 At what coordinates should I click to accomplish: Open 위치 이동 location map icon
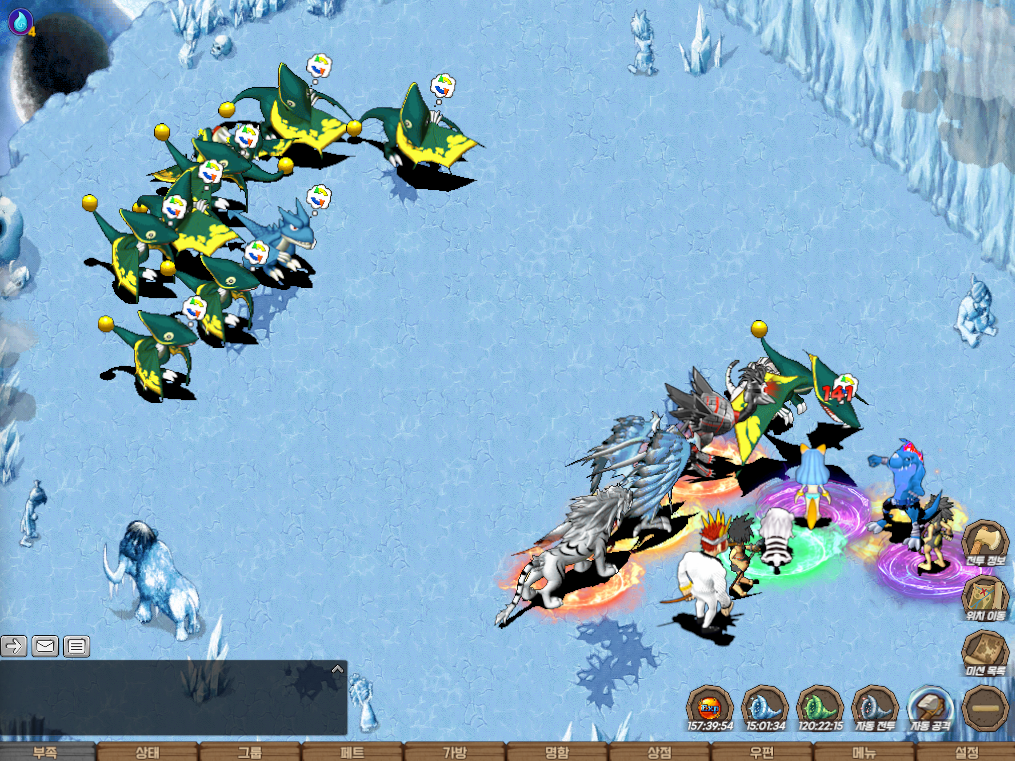click(985, 598)
